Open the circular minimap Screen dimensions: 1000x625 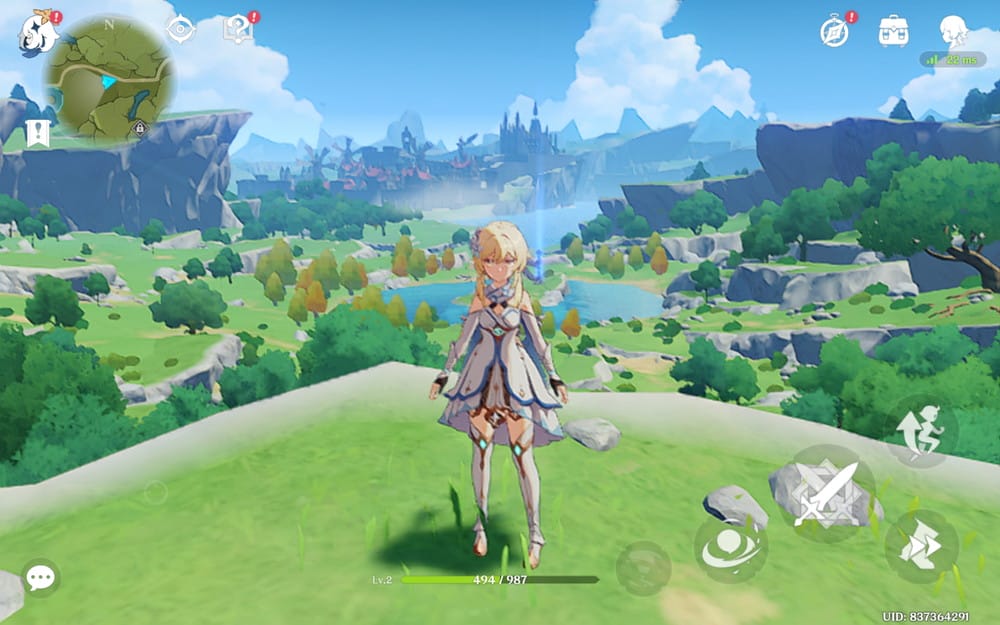coord(109,77)
